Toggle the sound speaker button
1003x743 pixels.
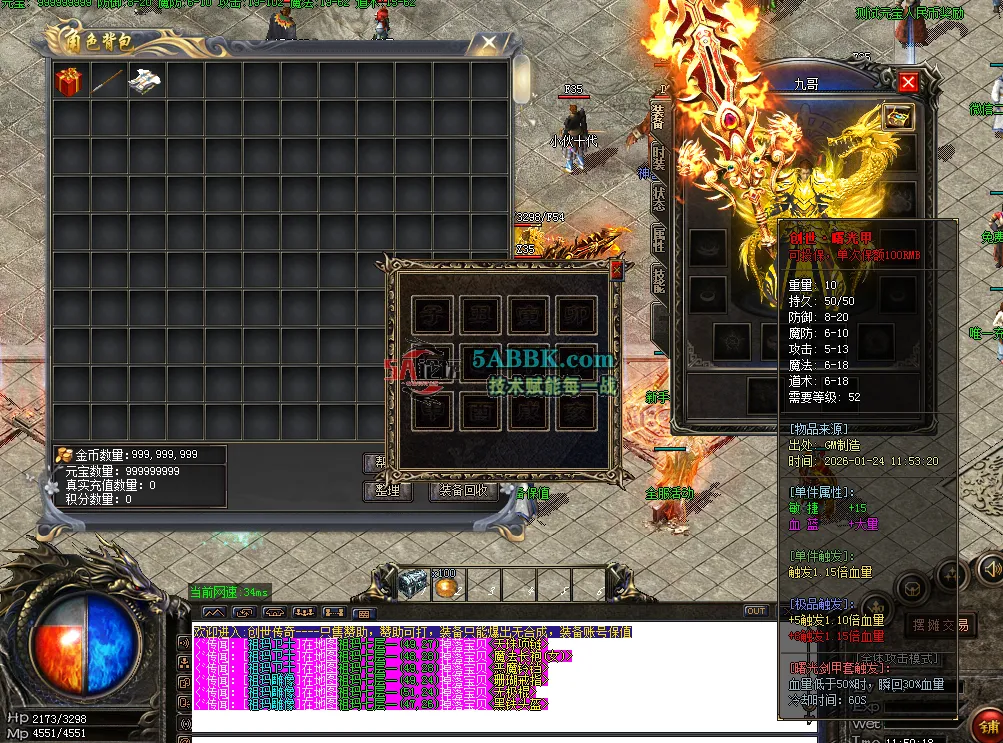click(x=988, y=568)
